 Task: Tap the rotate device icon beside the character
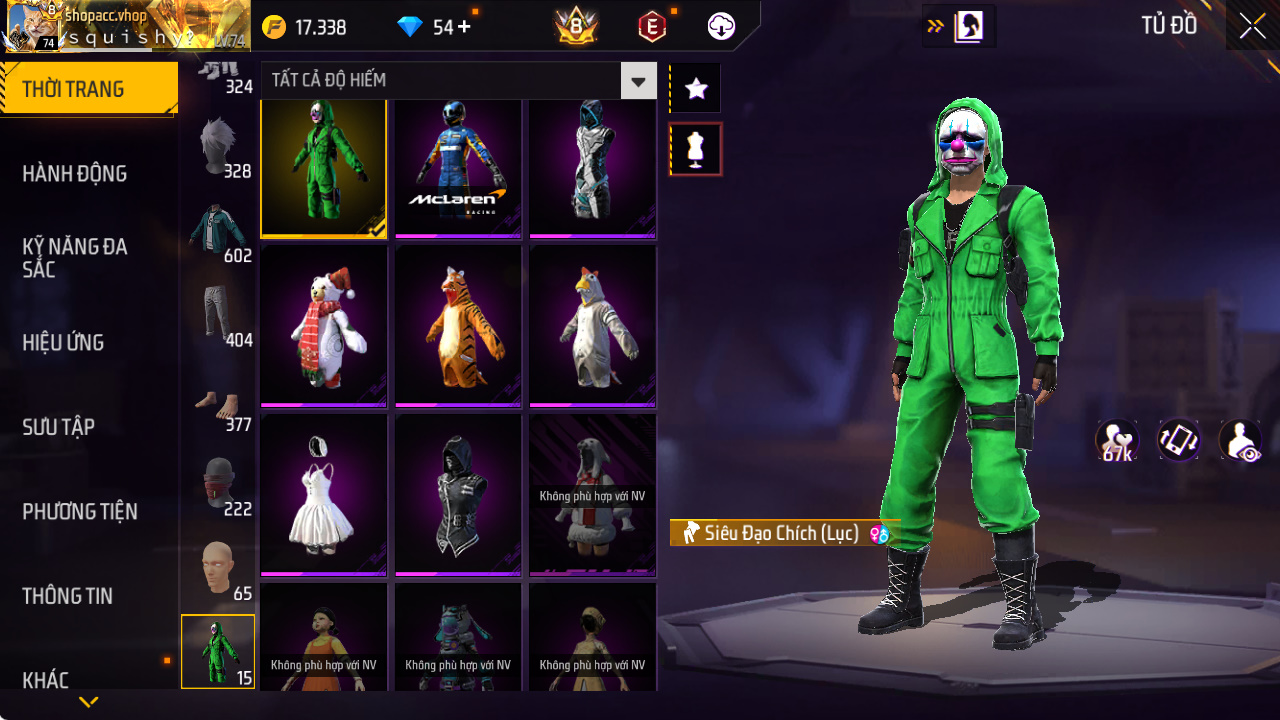(x=1178, y=440)
